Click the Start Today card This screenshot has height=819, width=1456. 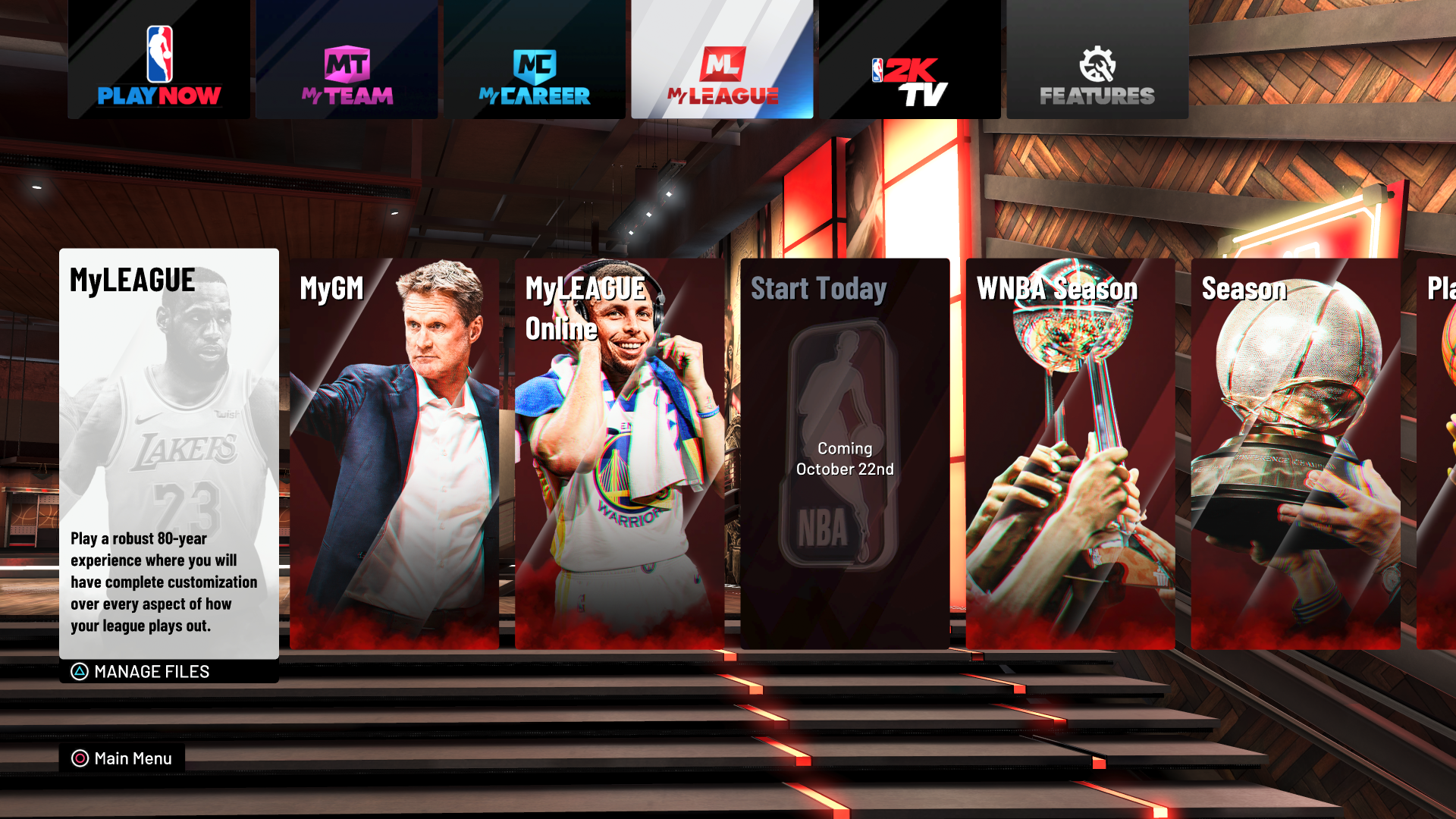844,455
